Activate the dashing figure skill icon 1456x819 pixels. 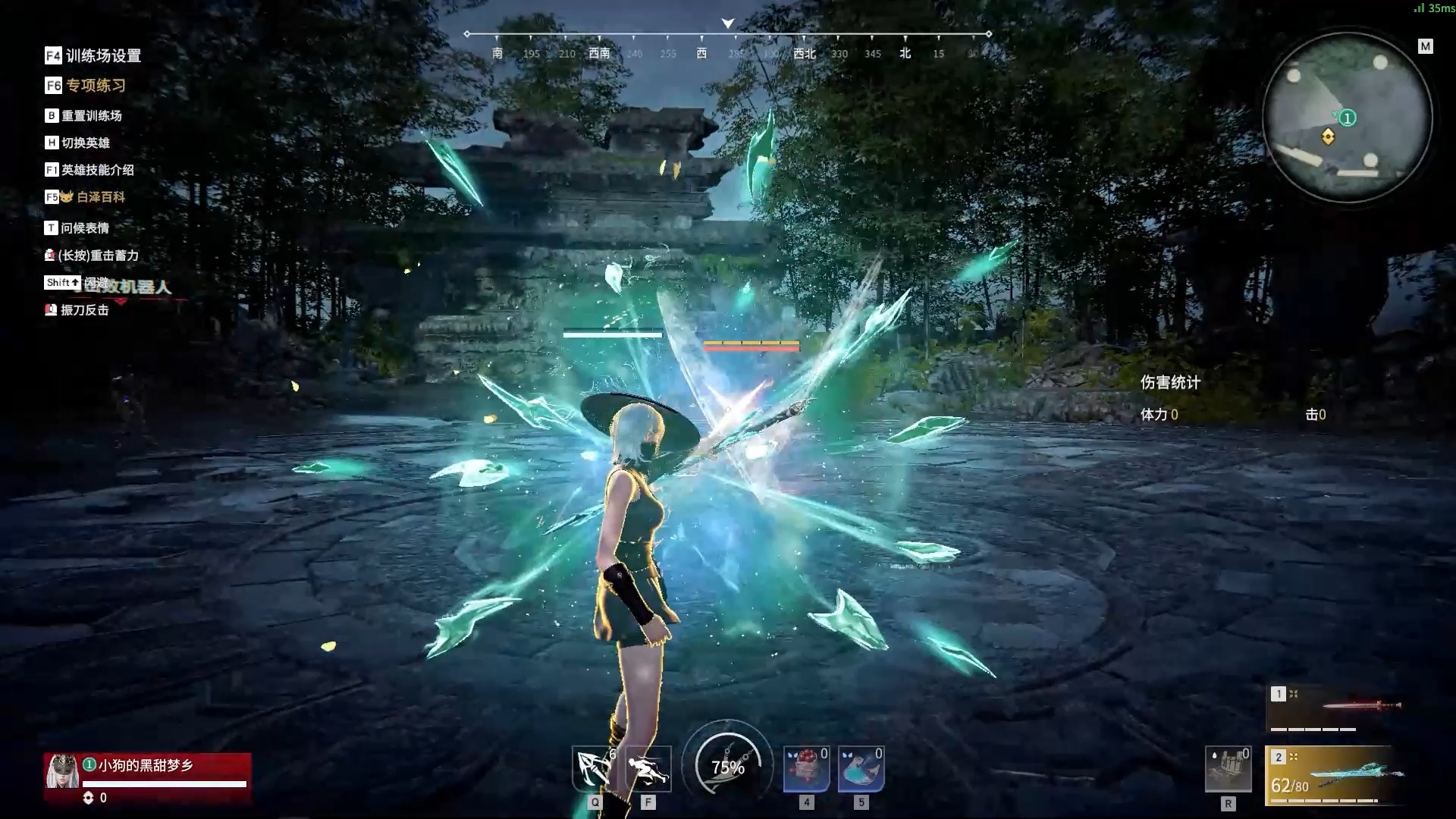(648, 769)
